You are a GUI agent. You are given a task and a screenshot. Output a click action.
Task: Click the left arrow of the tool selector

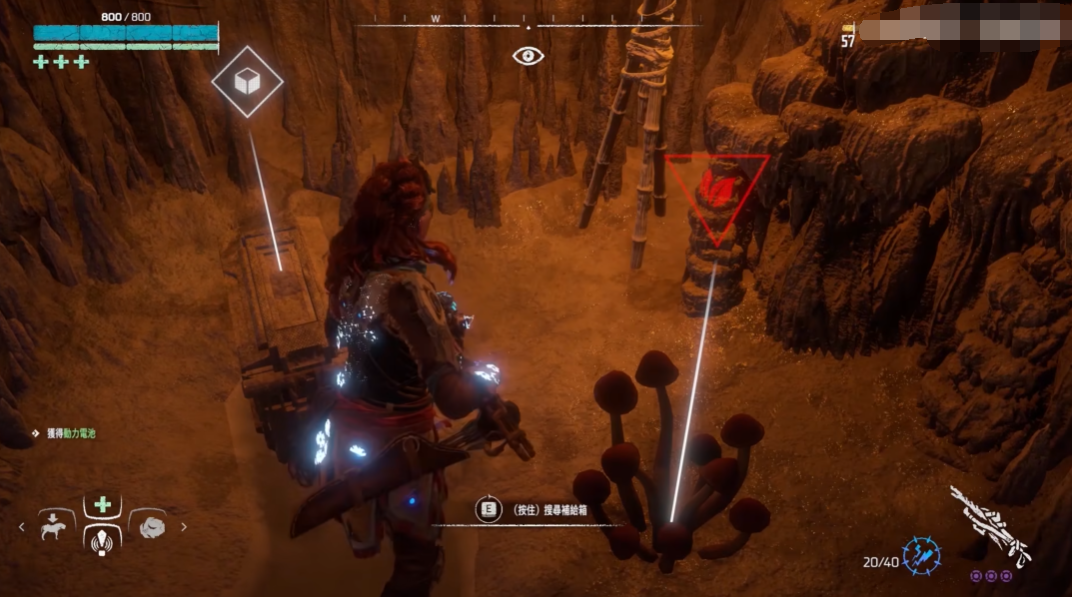[21, 526]
